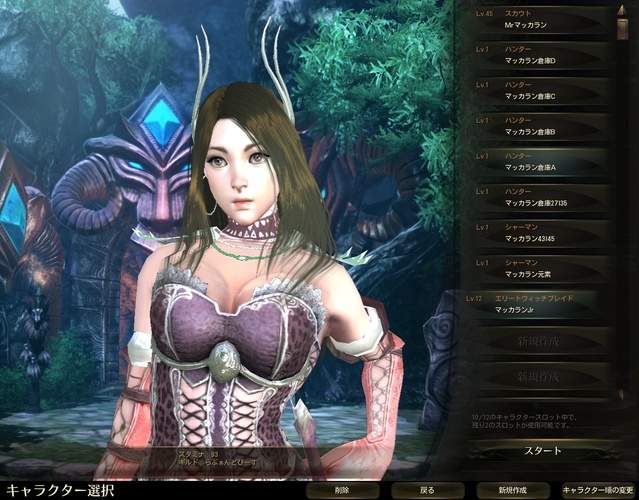
Task: Click the スタート button to start
Action: [543, 451]
